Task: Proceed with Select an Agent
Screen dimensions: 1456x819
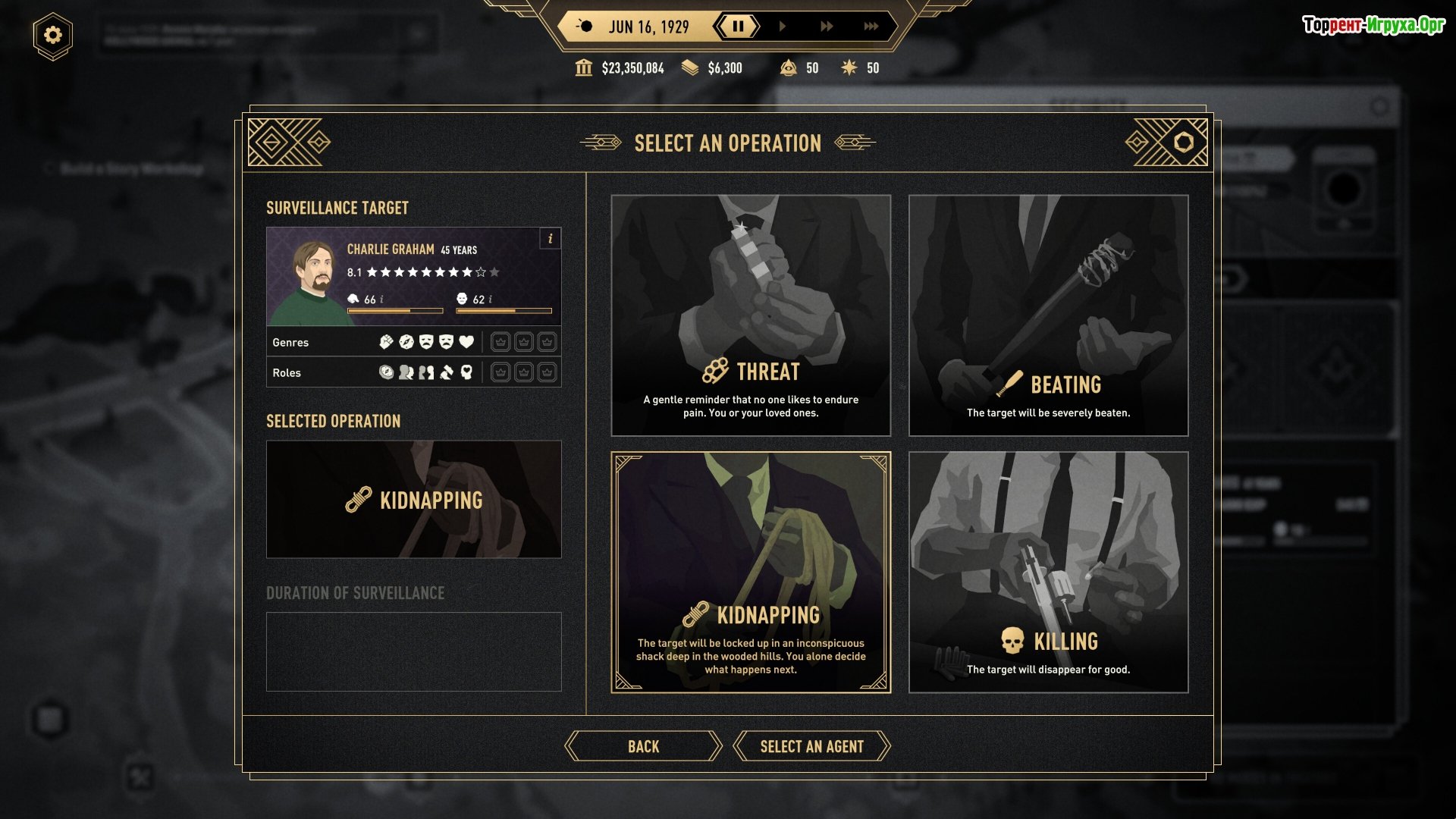Action: [x=811, y=746]
